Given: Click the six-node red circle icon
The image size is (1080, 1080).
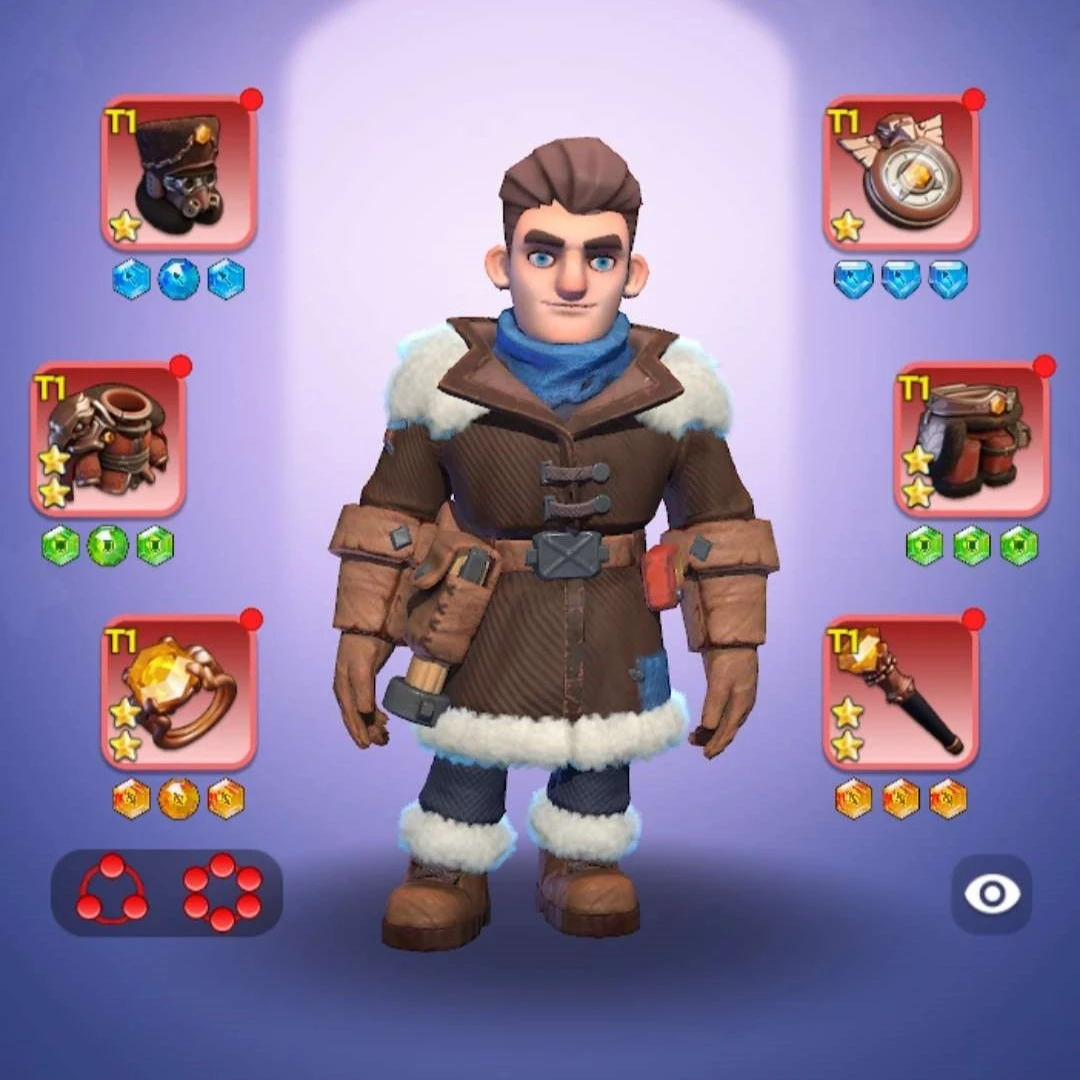Looking at the screenshot, I should click(222, 891).
